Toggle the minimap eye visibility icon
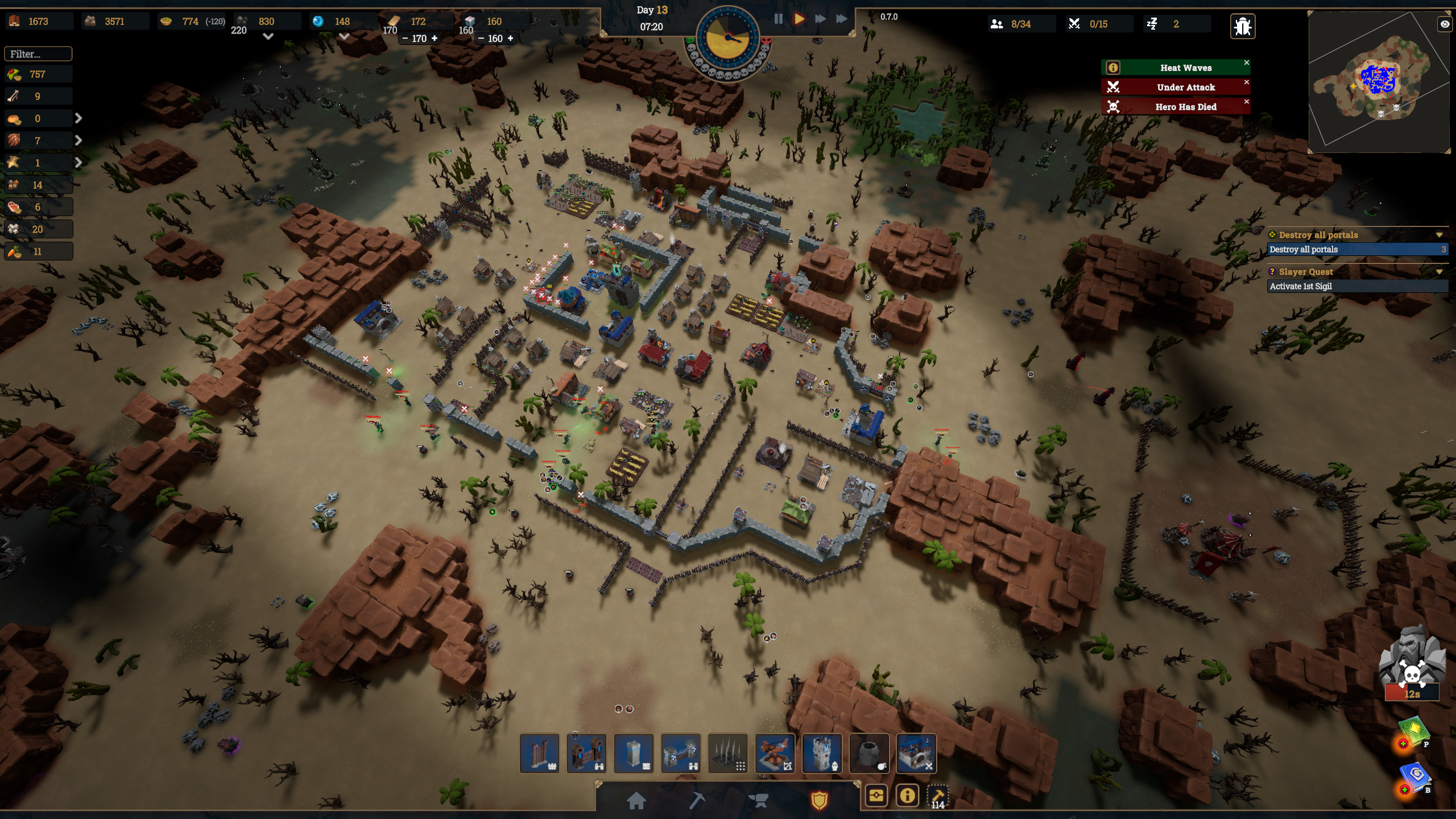This screenshot has width=1456, height=819. [x=1444, y=24]
